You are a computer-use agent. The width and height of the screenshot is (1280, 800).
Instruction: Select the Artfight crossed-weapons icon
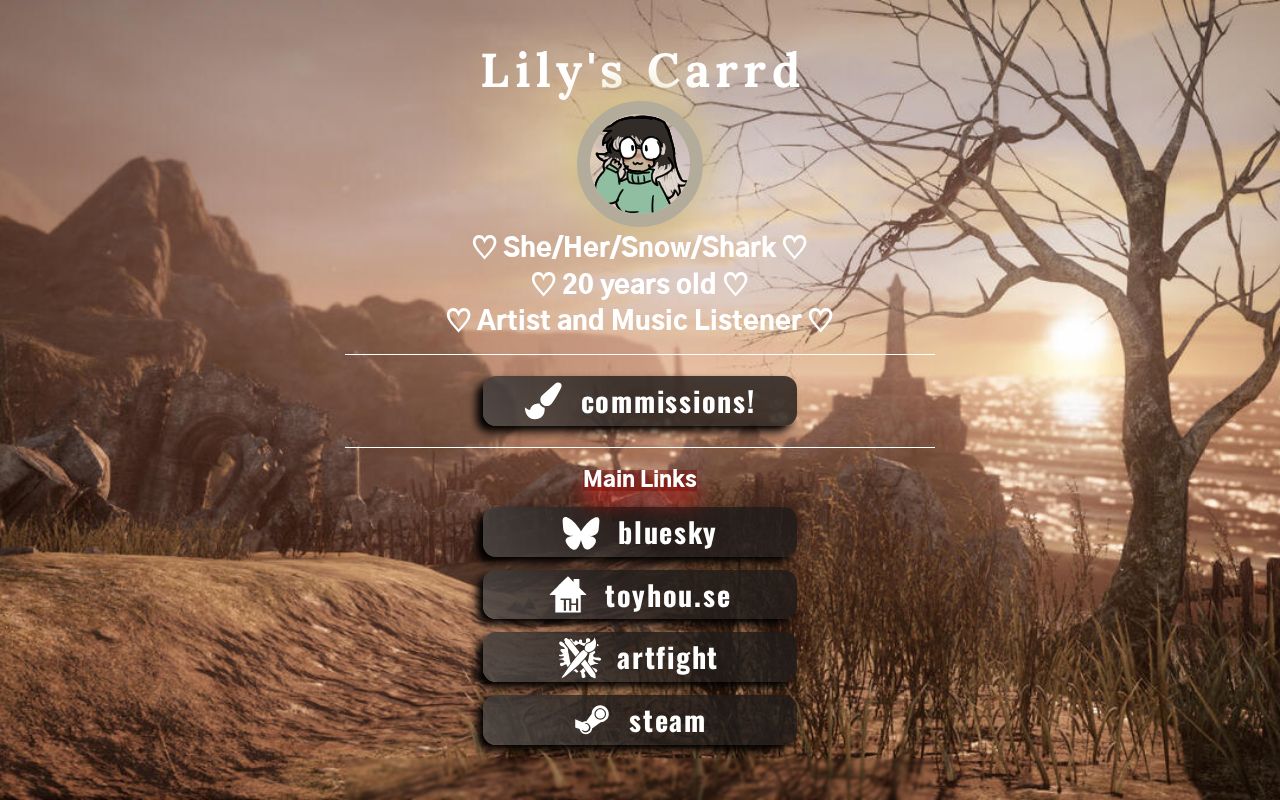point(578,658)
